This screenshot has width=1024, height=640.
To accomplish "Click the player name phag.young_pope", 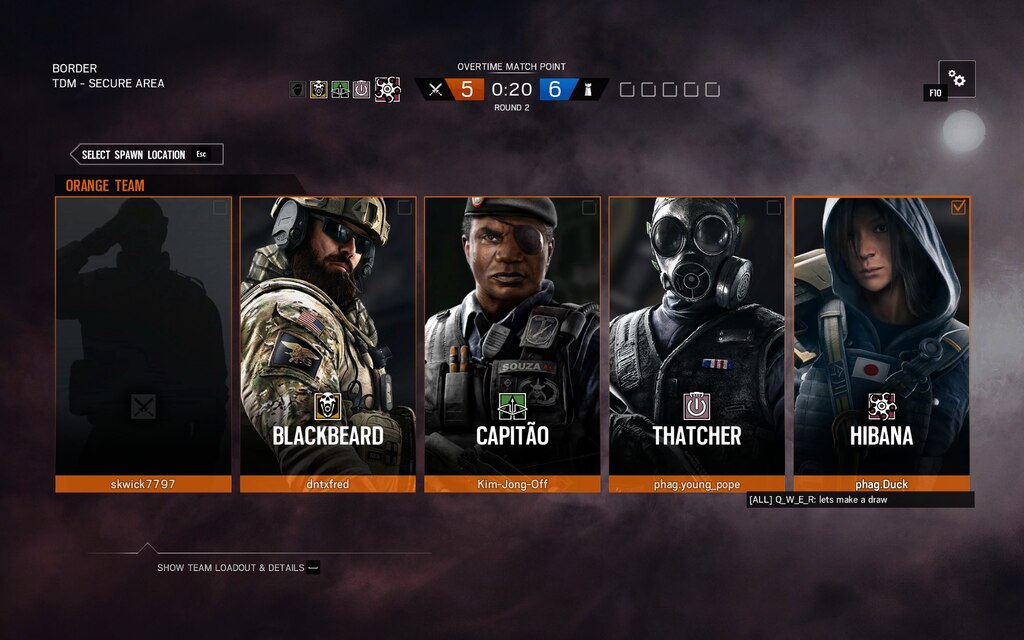I will tap(696, 484).
